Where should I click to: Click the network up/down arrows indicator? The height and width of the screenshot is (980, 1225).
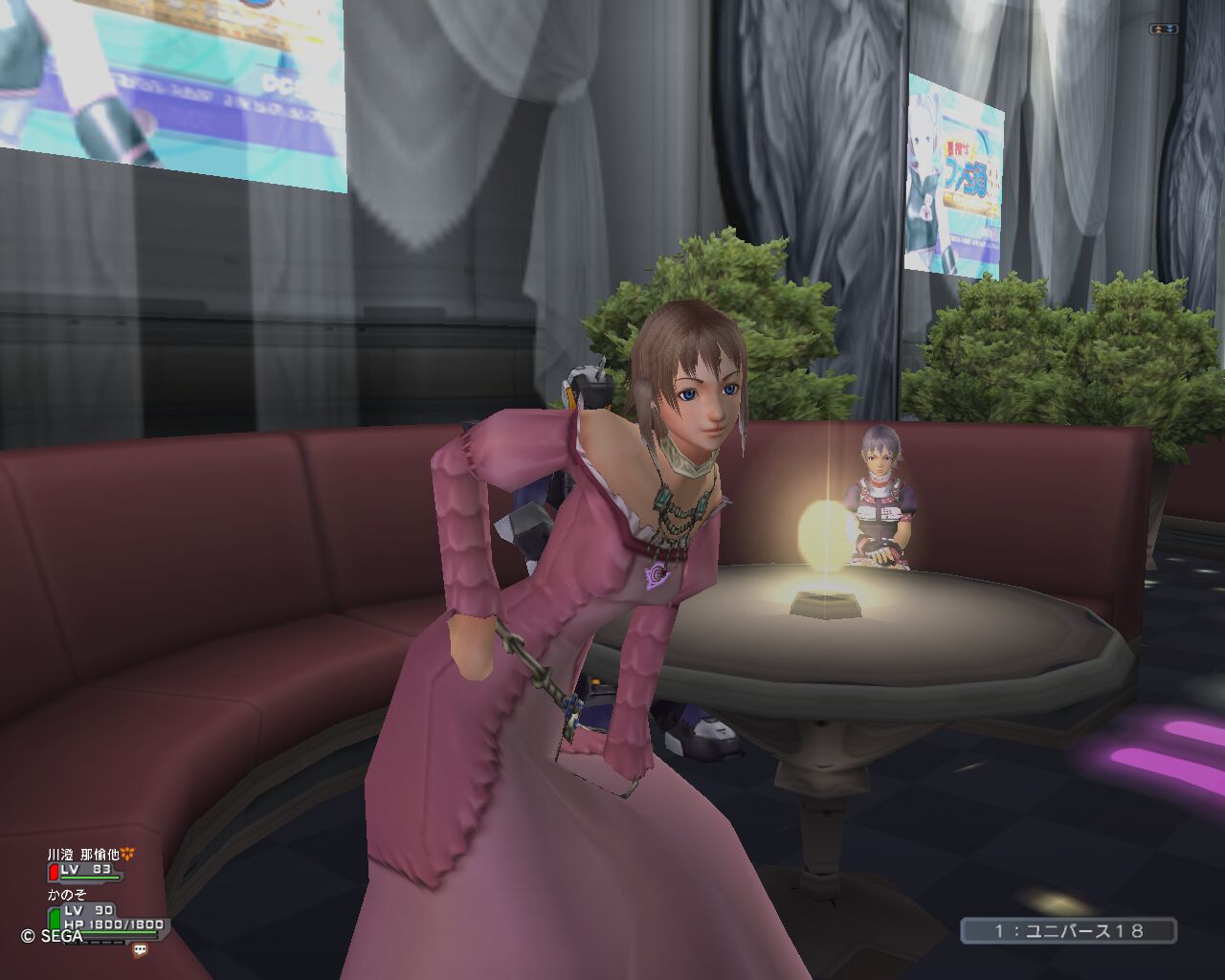tap(1163, 30)
